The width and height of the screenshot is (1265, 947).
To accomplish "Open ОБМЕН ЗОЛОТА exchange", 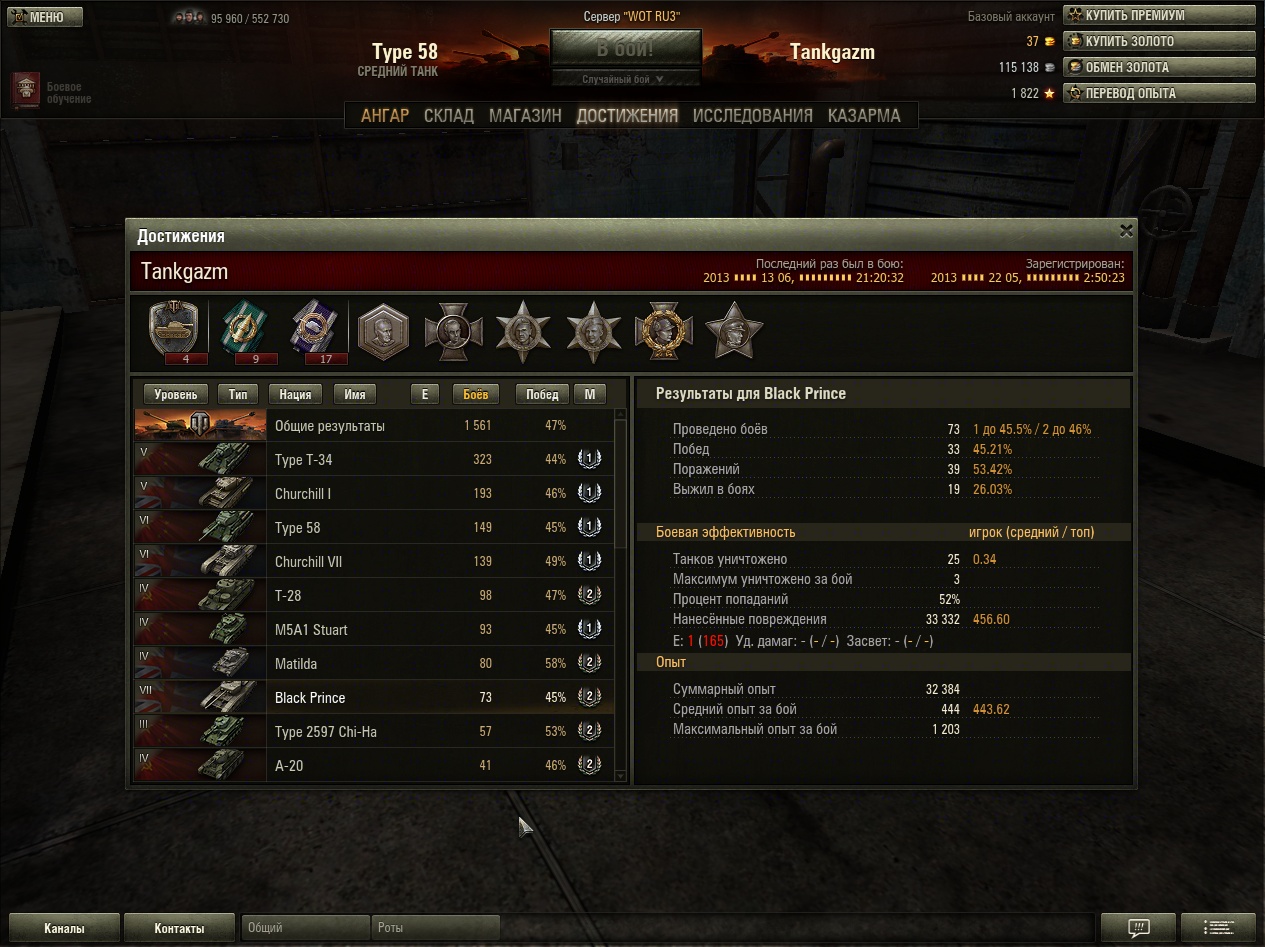I will click(x=1158, y=67).
